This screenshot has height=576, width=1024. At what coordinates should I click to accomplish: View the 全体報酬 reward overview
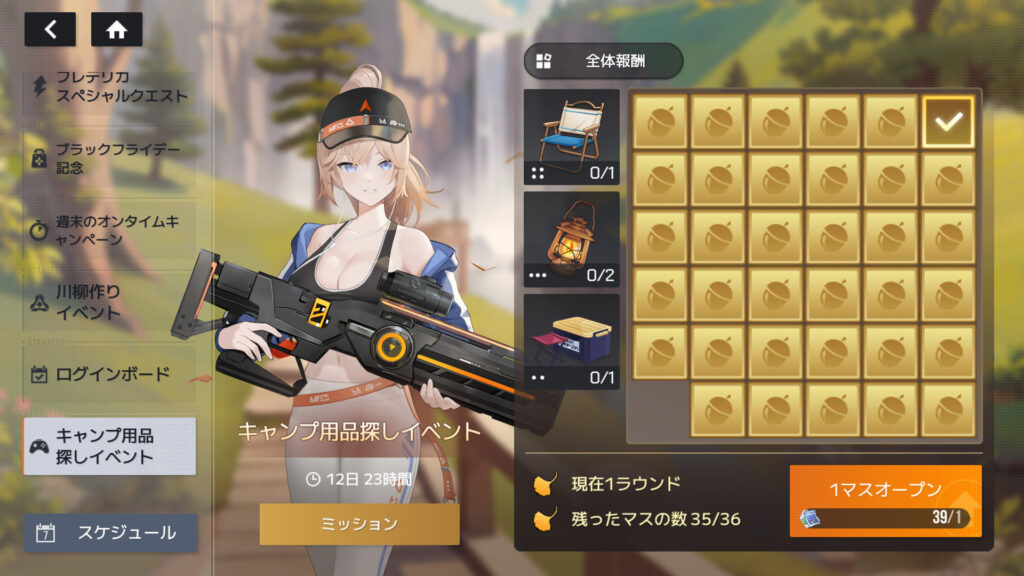click(x=603, y=61)
